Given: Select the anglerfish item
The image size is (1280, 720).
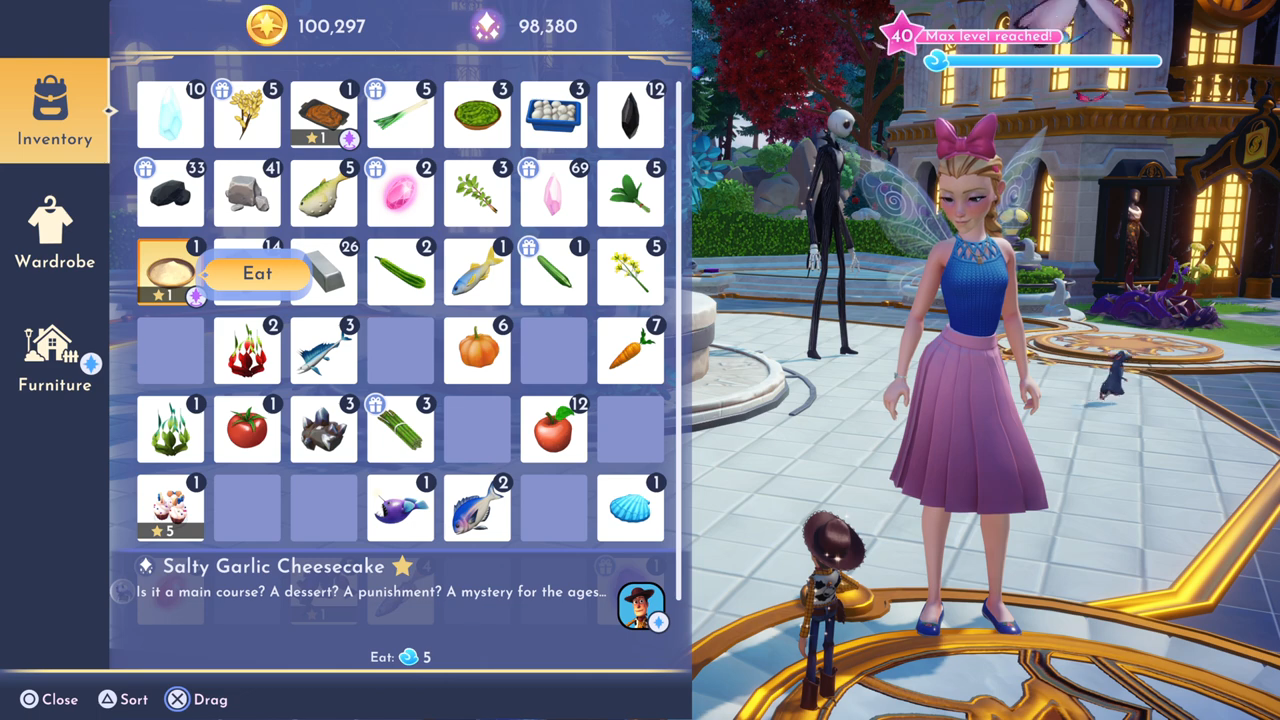Looking at the screenshot, I should pyautogui.click(x=400, y=507).
